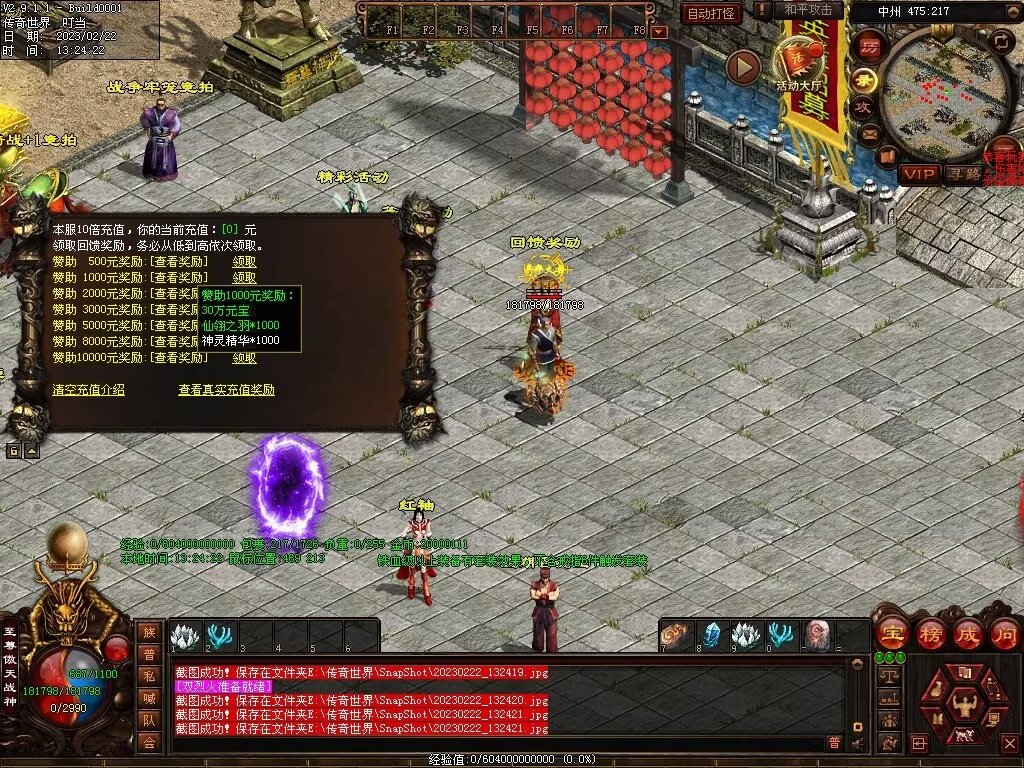Image resolution: width=1024 pixels, height=768 pixels.
Task: Open the 宝 treasure menu button
Action: coord(890,634)
